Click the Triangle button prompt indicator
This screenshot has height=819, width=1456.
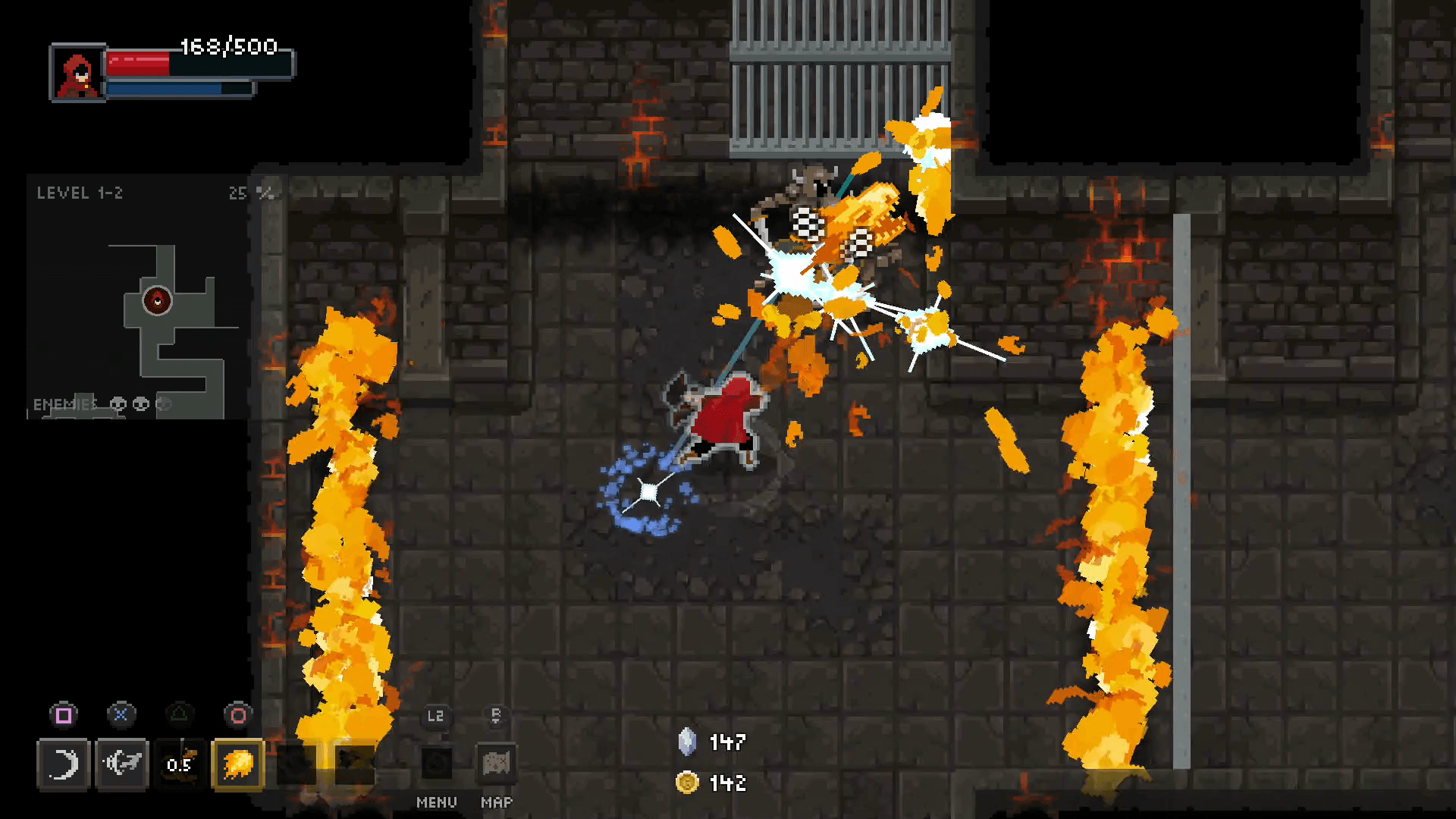coord(179,714)
